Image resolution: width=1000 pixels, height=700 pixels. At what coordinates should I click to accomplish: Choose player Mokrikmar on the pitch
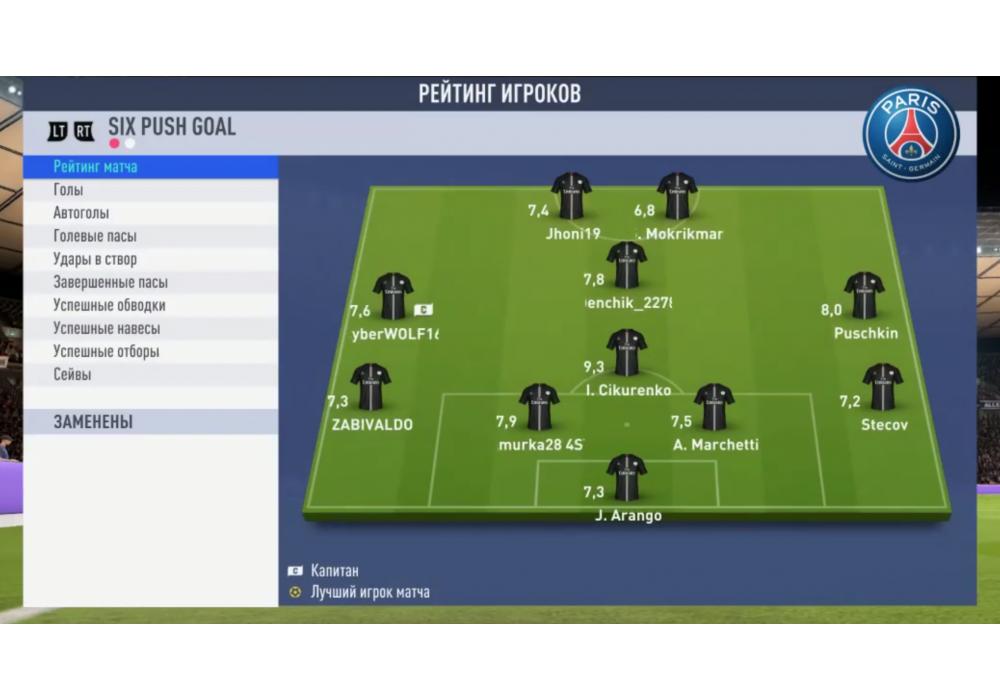[677, 196]
